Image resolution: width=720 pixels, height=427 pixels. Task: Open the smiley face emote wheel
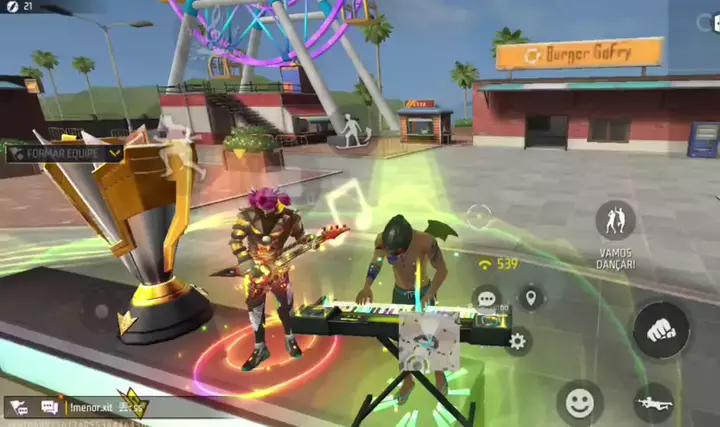tap(579, 402)
